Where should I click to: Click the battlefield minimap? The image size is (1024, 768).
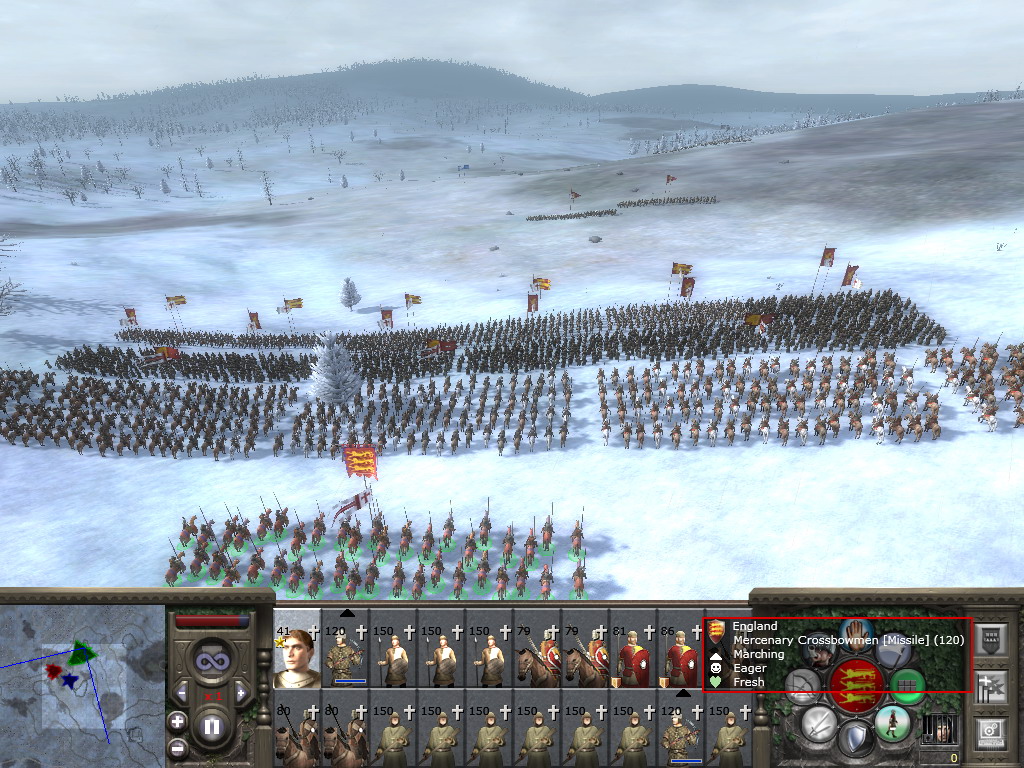82,686
